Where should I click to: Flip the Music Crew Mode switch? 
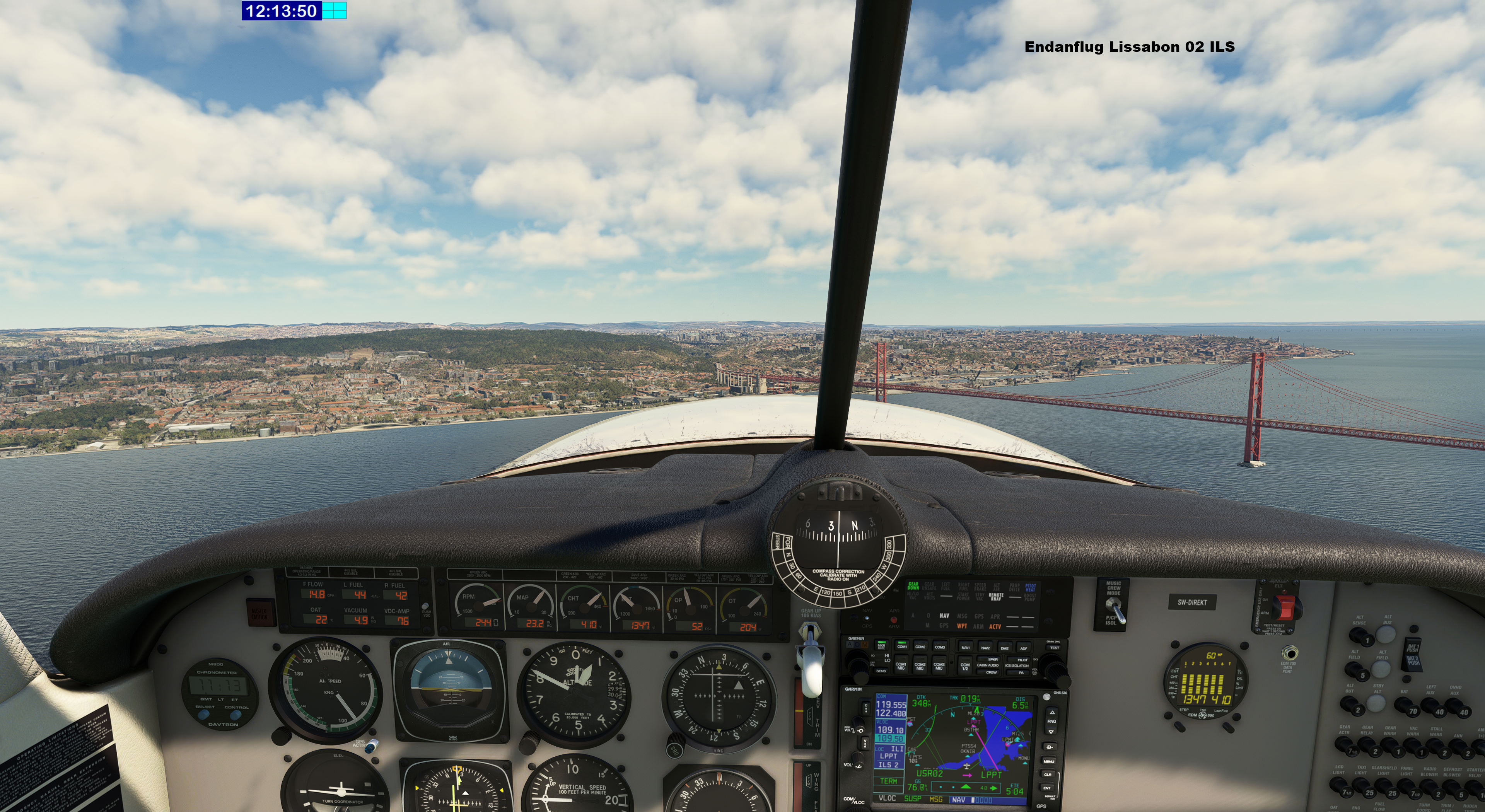(1116, 610)
